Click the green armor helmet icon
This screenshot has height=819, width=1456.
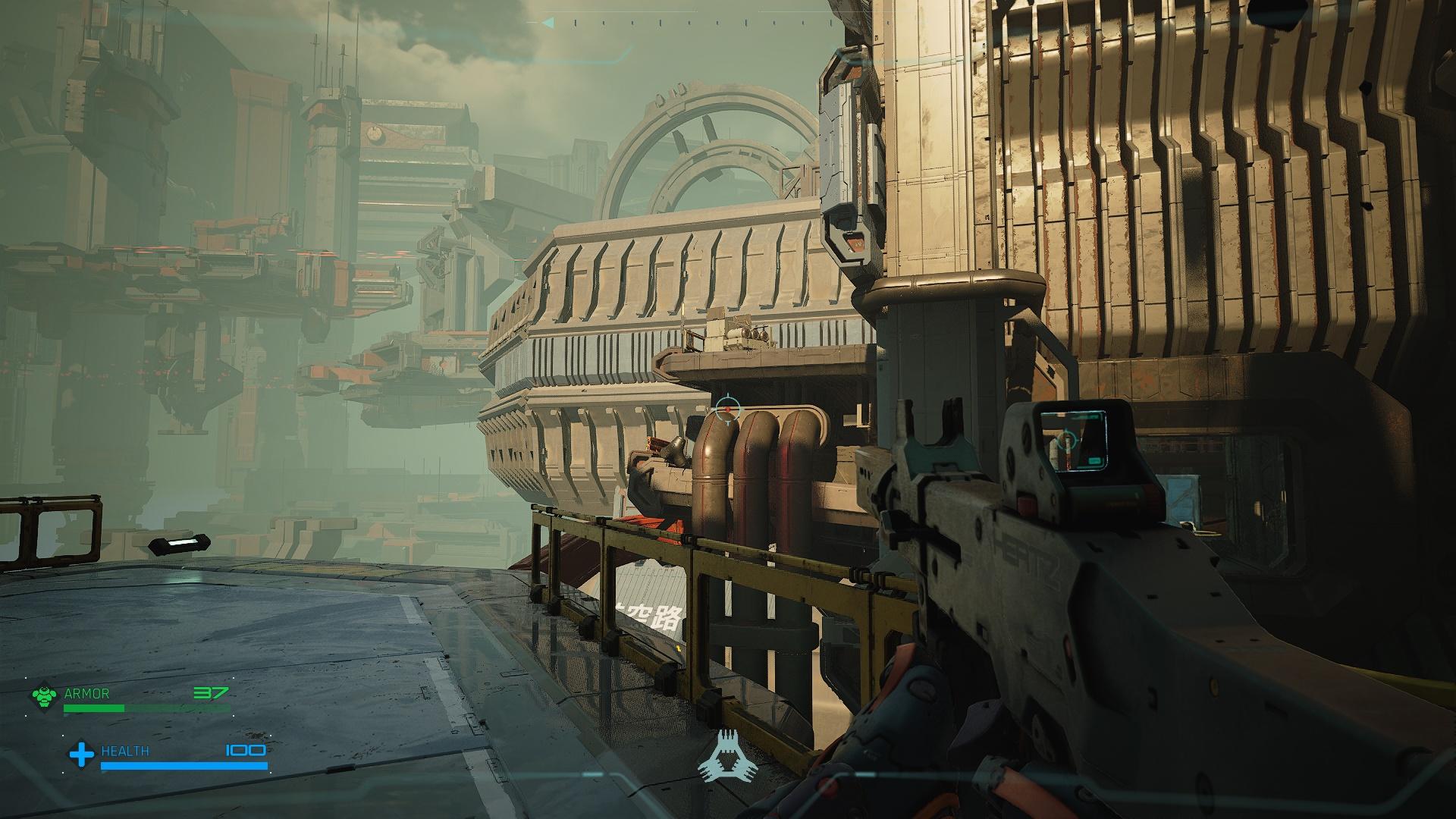click(x=45, y=697)
